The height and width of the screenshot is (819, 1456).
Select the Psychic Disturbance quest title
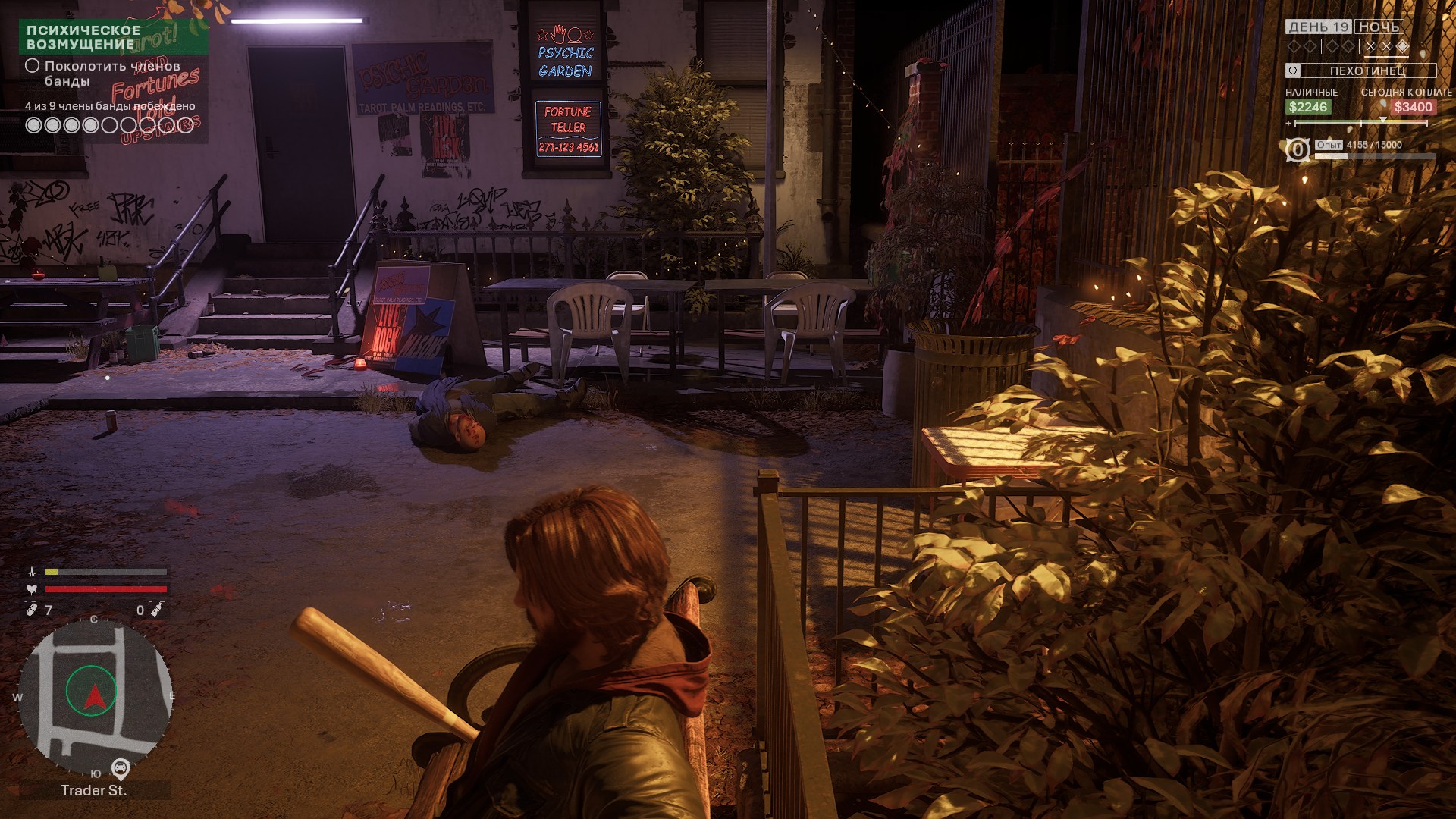[83, 37]
